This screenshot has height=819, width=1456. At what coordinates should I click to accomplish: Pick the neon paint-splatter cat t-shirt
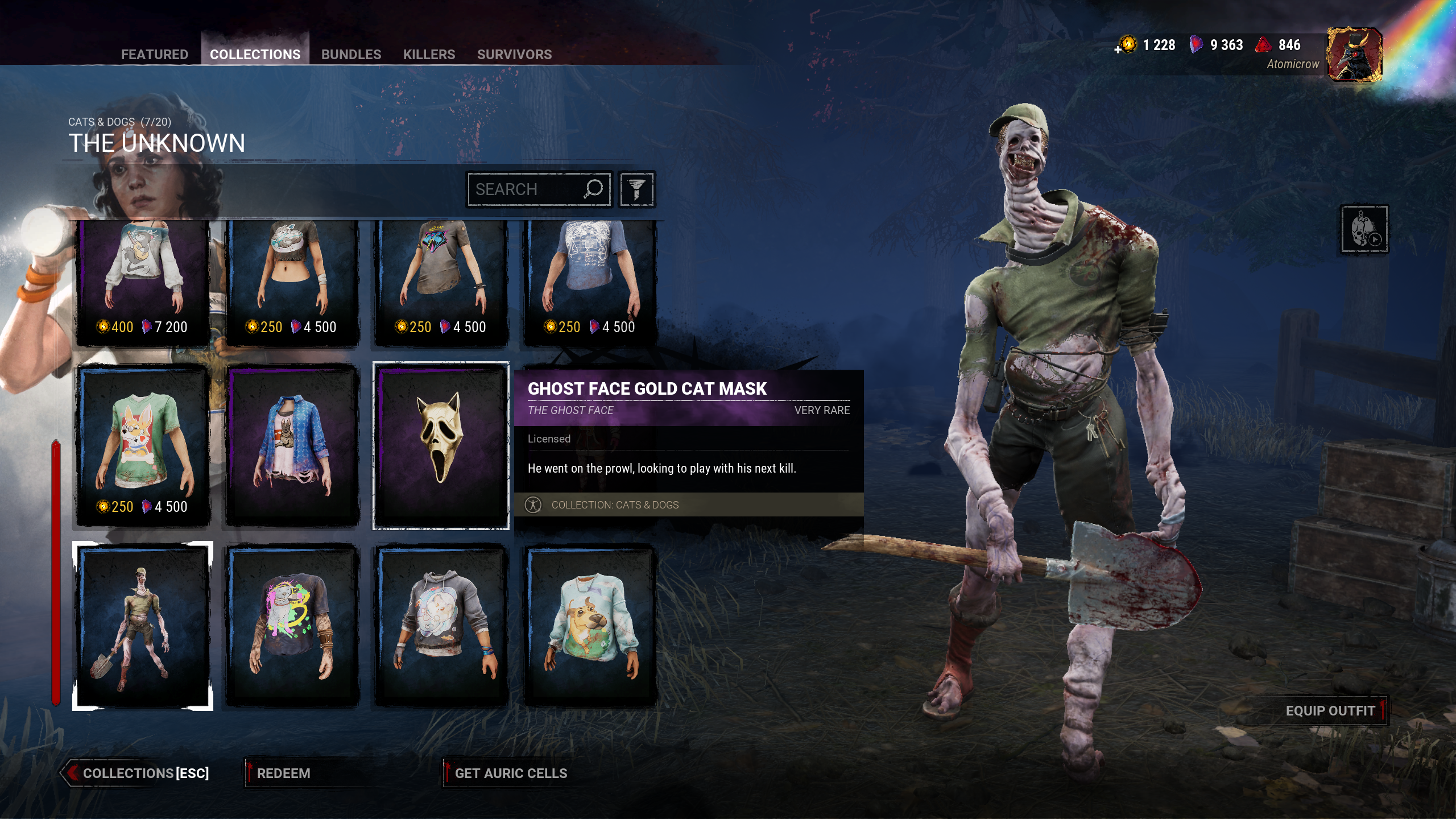coord(292,626)
